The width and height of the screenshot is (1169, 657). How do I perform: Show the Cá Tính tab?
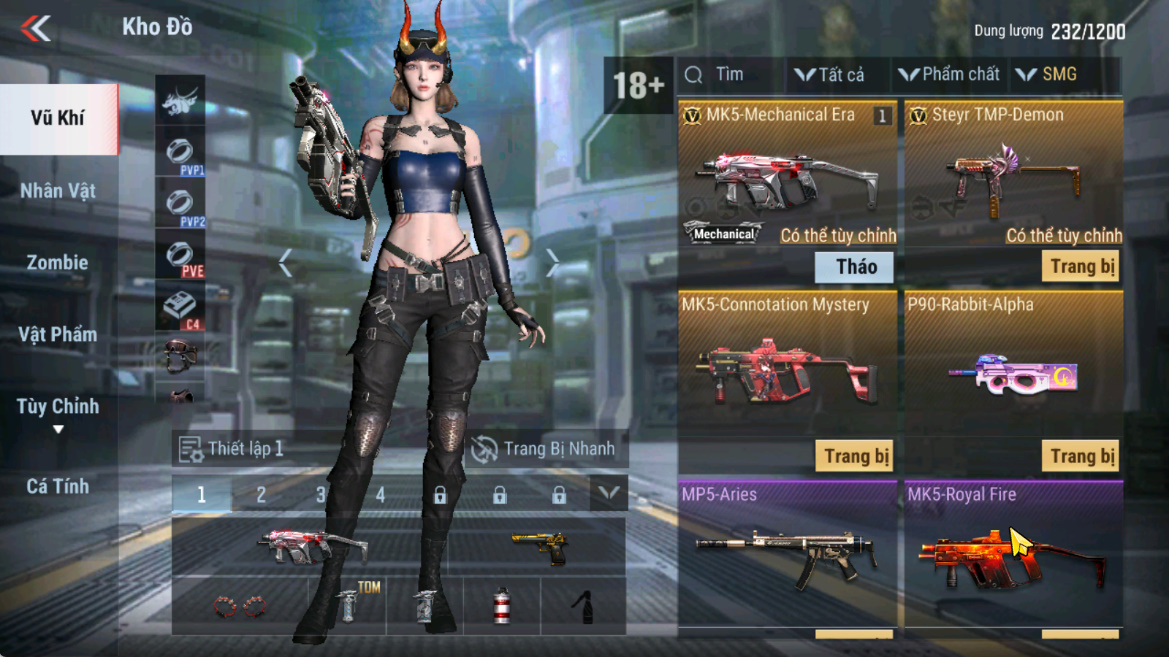tap(58, 487)
